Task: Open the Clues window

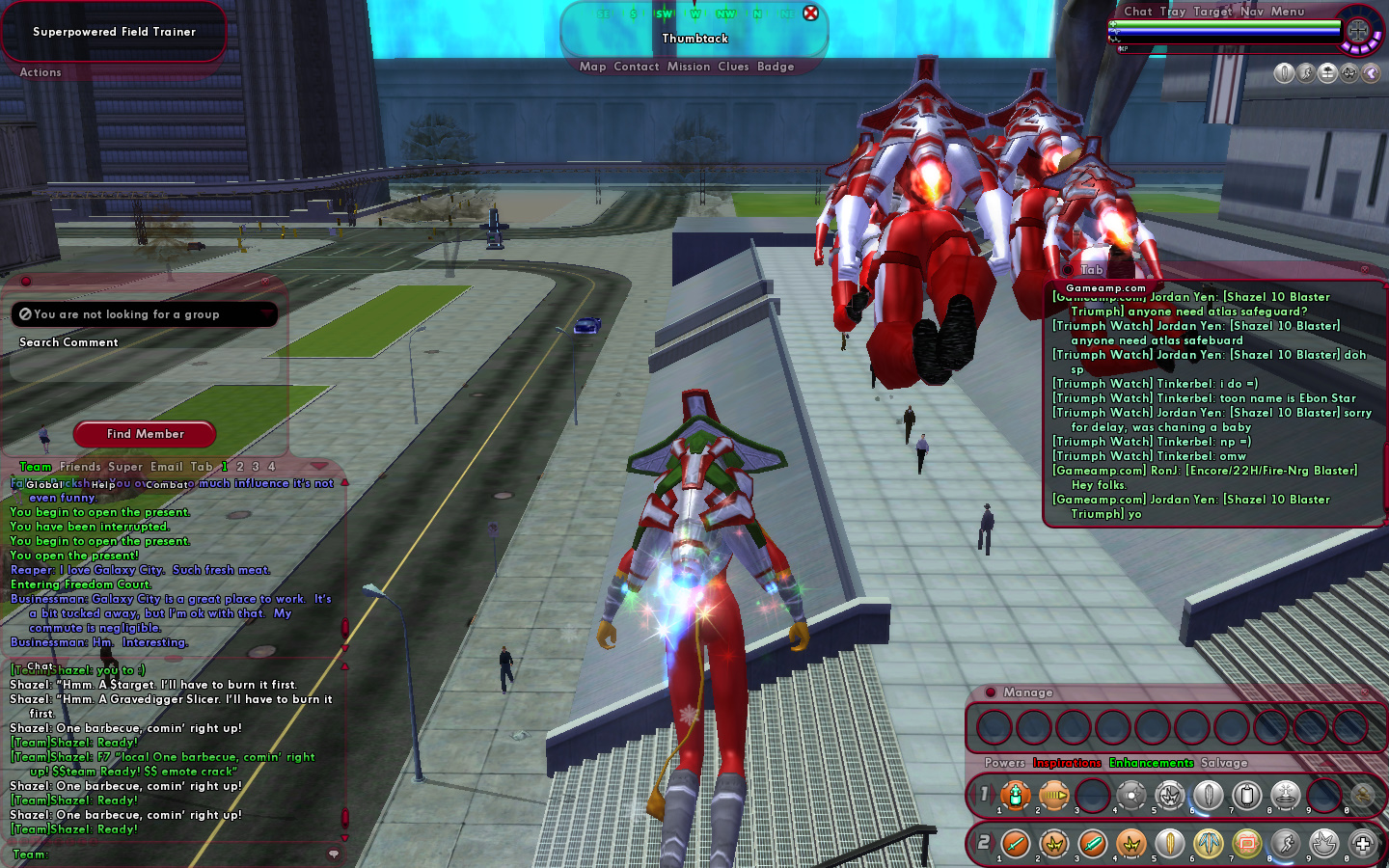Action: tap(733, 67)
